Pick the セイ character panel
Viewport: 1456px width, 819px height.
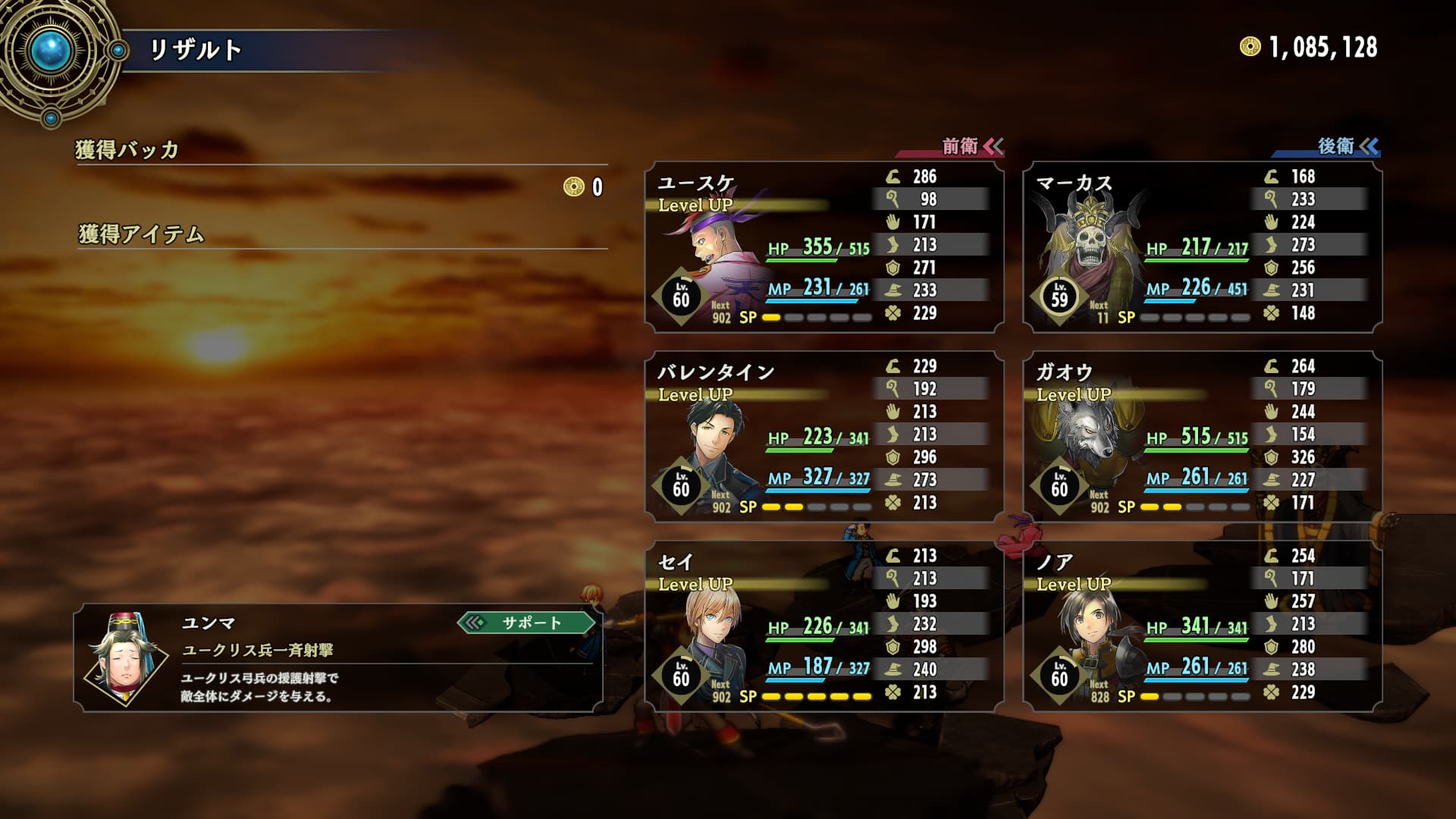[x=824, y=626]
